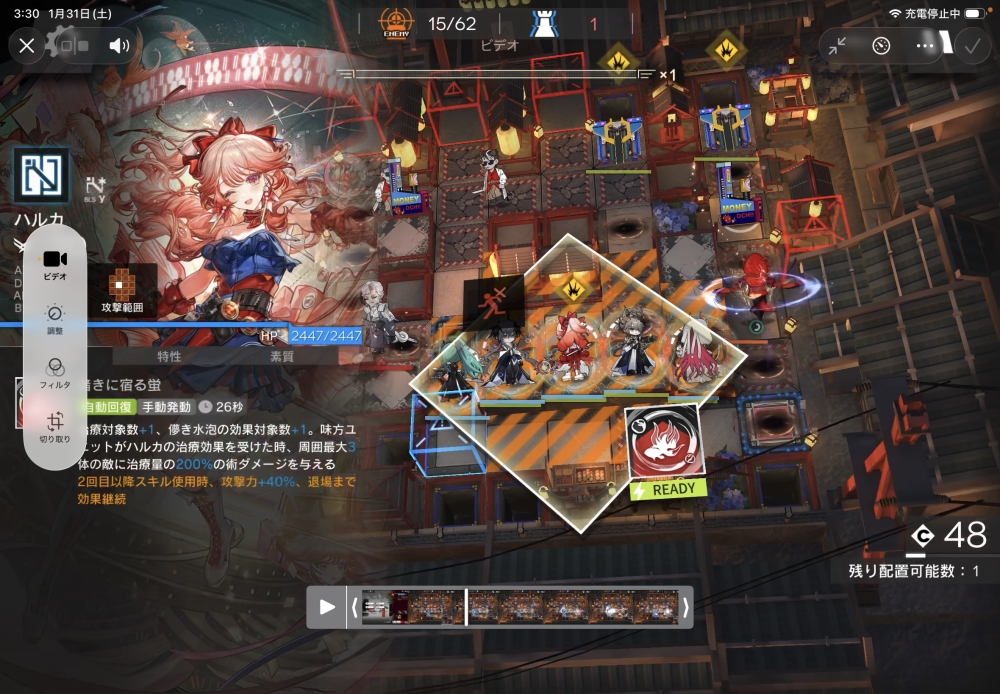Open the フィルタ filter tool
The height and width of the screenshot is (694, 1000).
point(54,372)
